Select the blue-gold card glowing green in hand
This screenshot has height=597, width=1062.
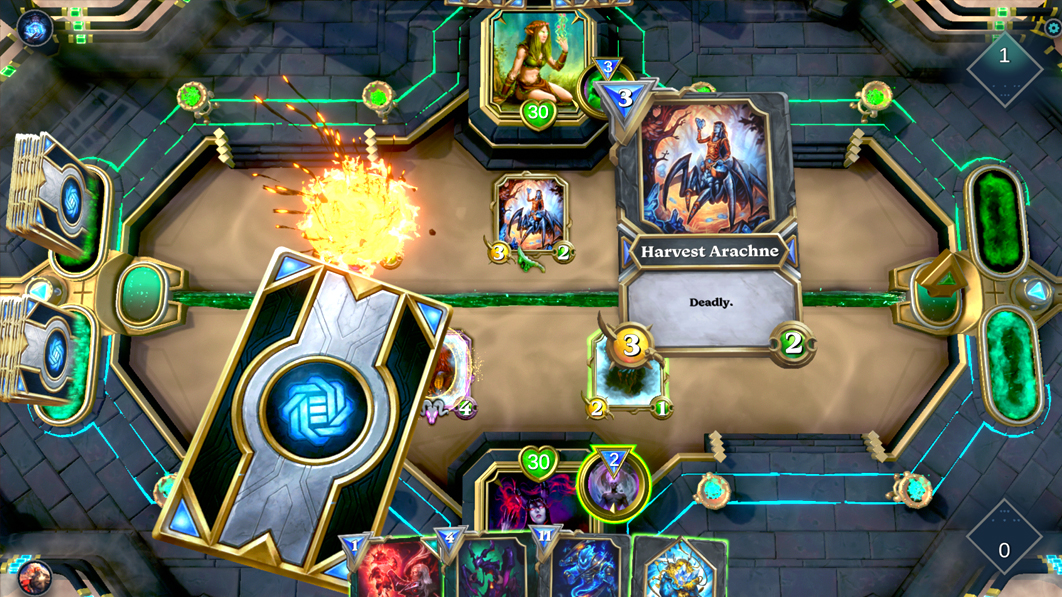click(678, 568)
